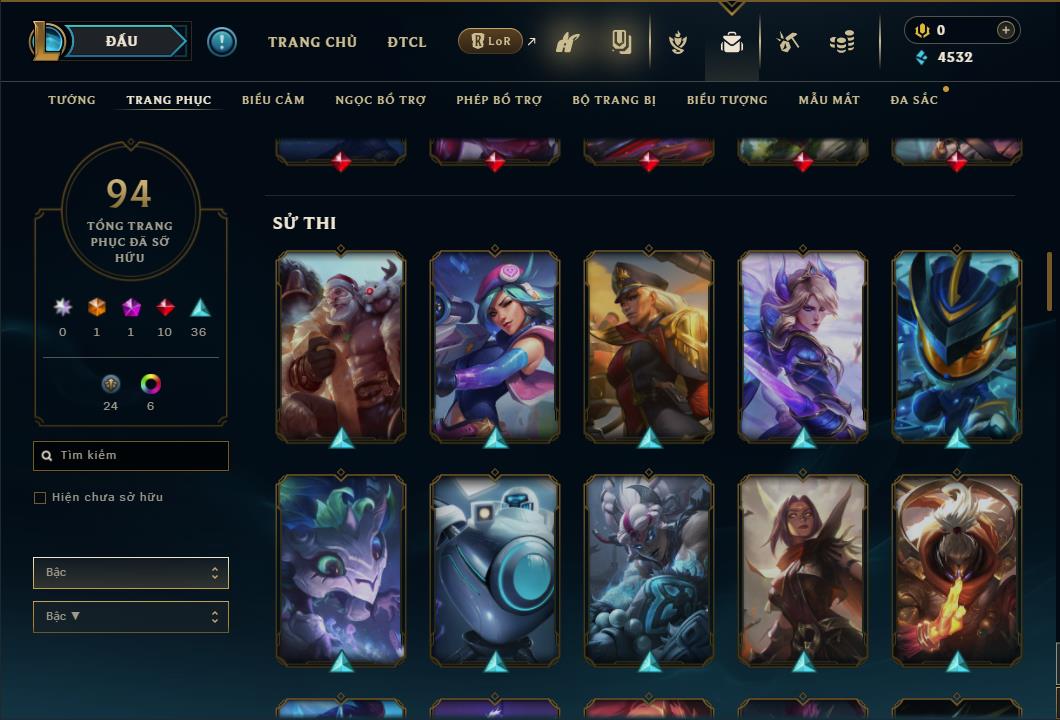Click the Tìm kiếm search field

pos(131,456)
